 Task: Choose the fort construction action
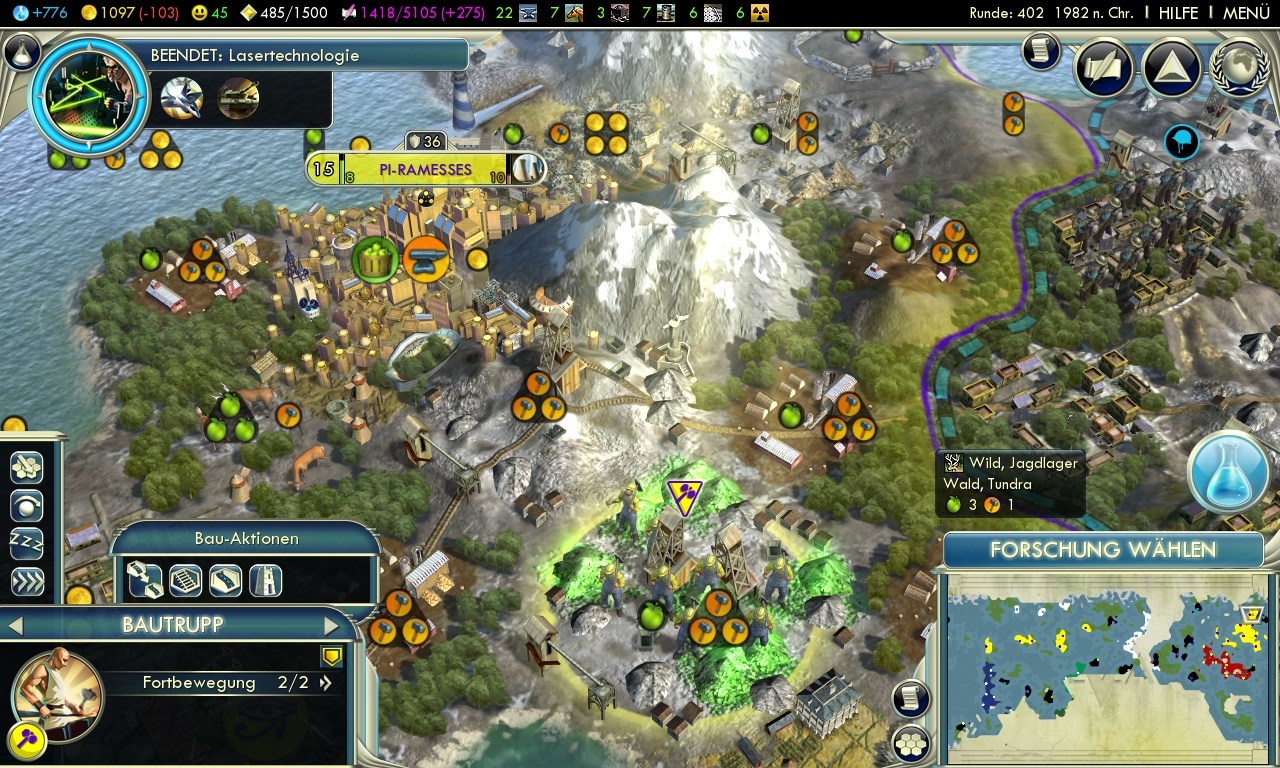pos(265,580)
